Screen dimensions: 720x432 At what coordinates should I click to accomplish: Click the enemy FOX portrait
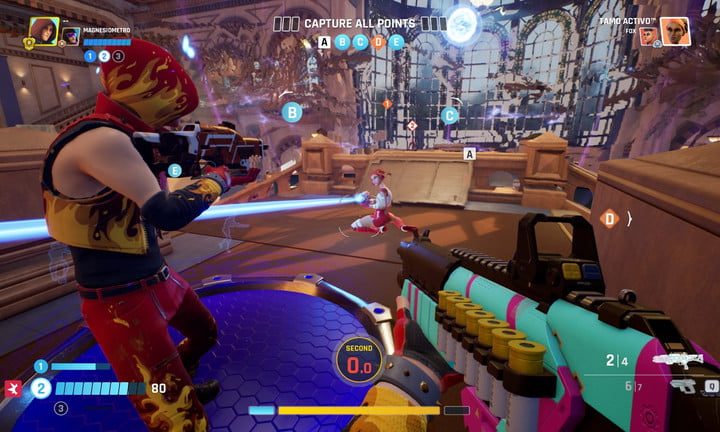(x=650, y=35)
